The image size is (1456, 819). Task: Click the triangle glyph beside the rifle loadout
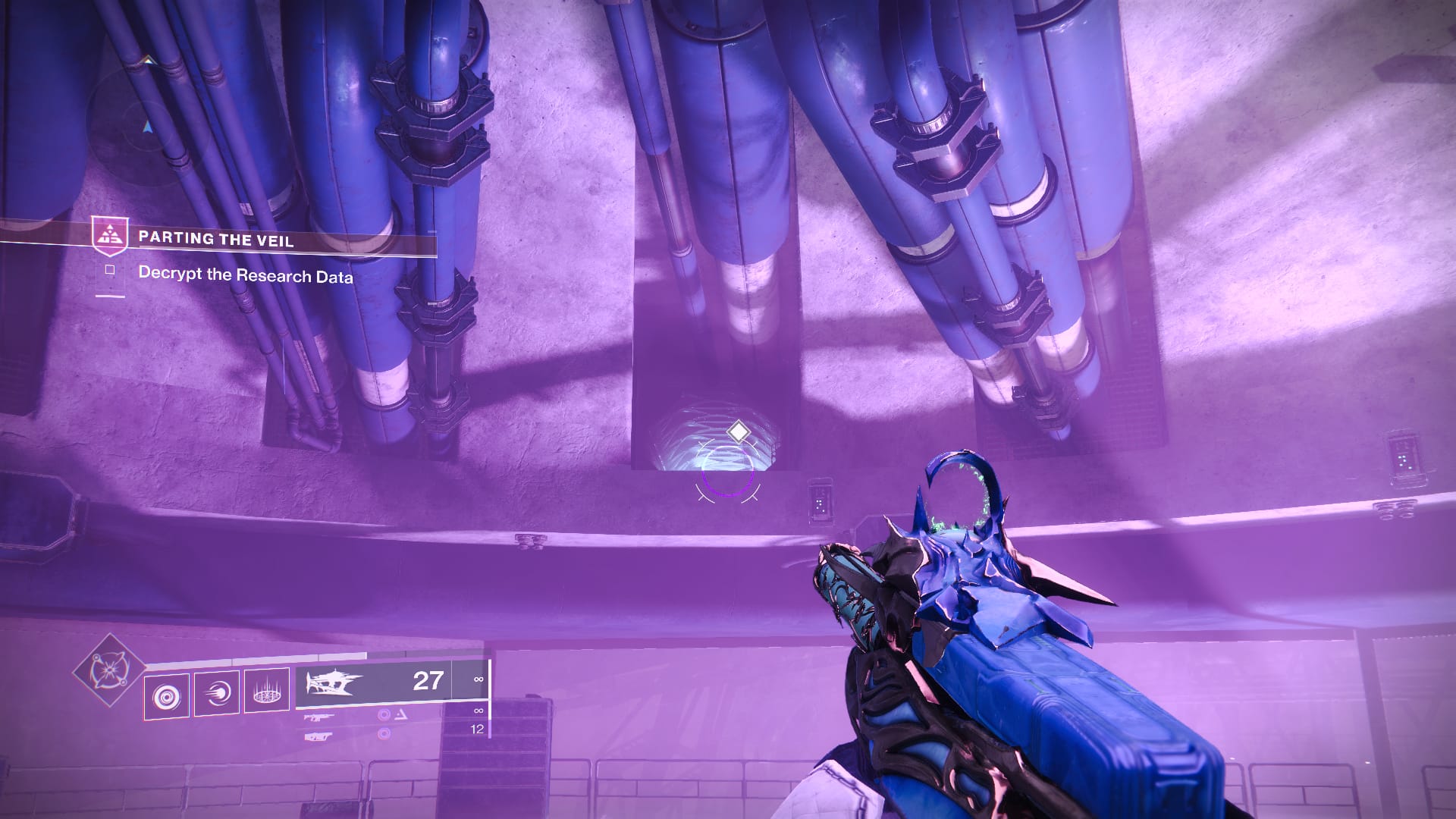[x=401, y=716]
